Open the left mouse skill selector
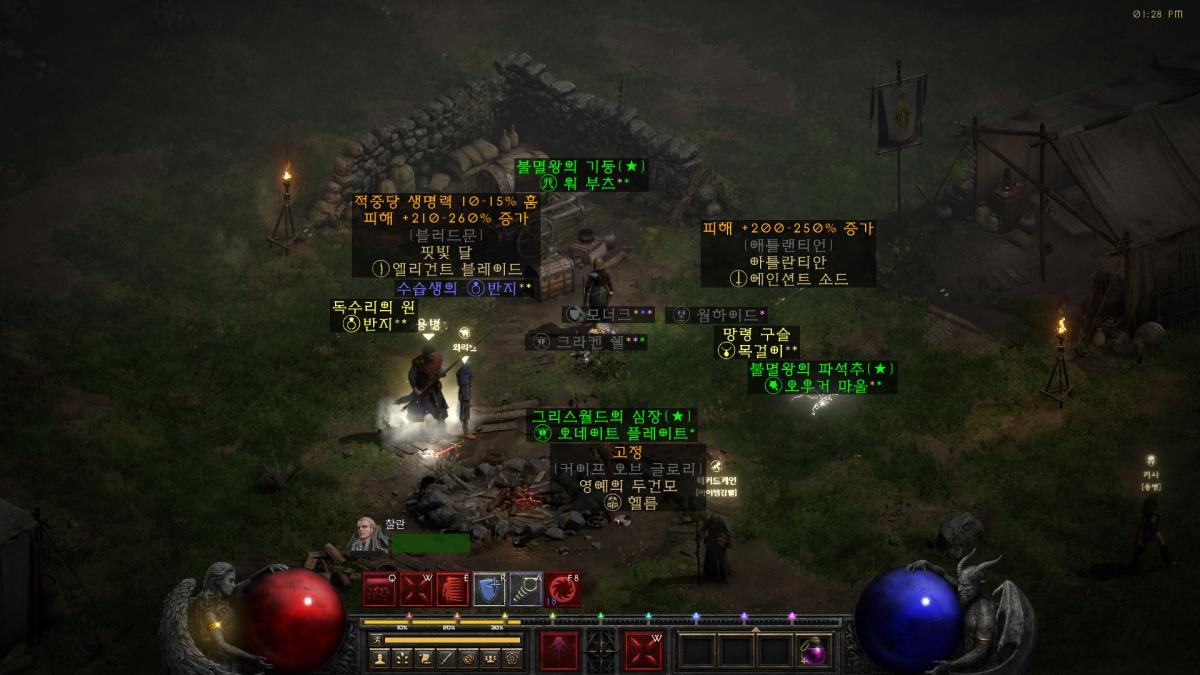Viewport: 1200px width, 675px height. (x=559, y=652)
